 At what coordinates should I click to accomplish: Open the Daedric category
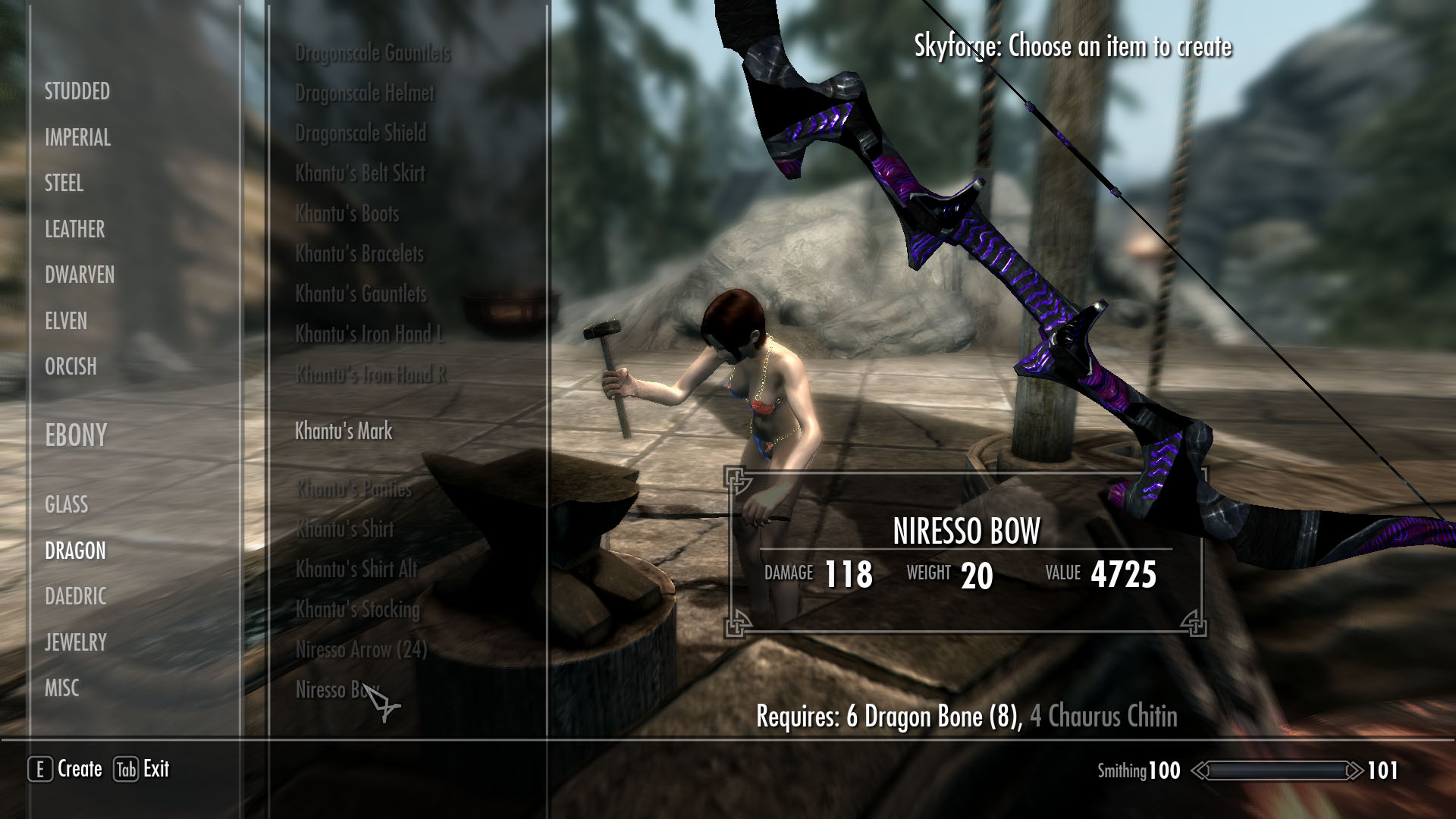point(75,597)
